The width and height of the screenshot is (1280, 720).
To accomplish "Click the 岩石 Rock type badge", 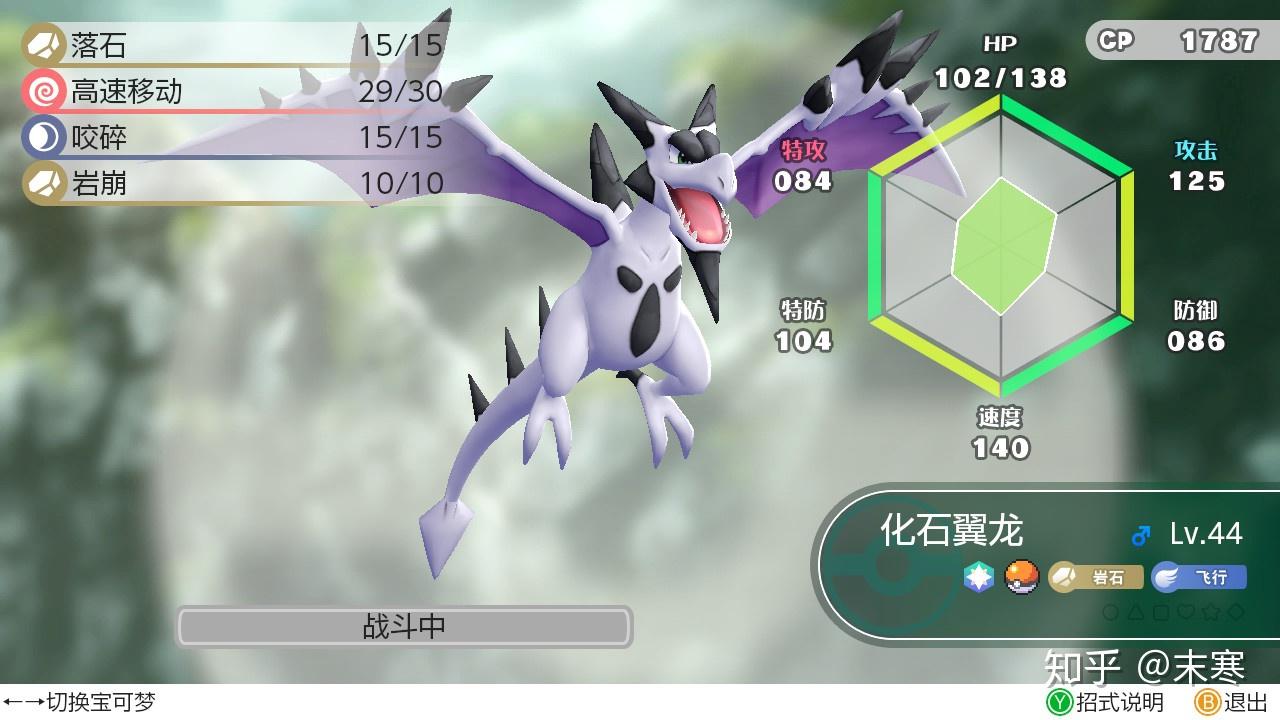I will [1097, 576].
